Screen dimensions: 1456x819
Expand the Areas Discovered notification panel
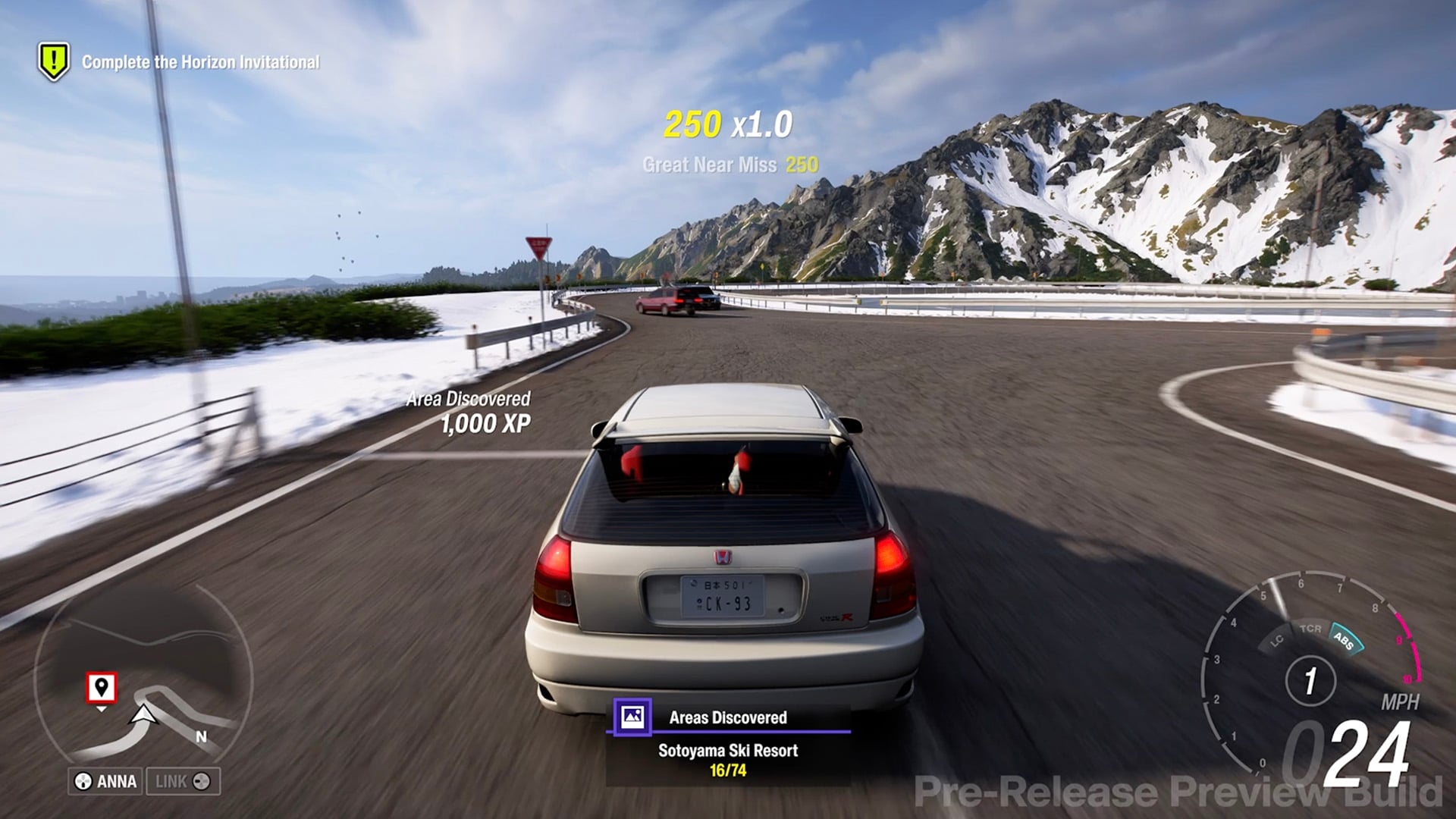point(728,716)
